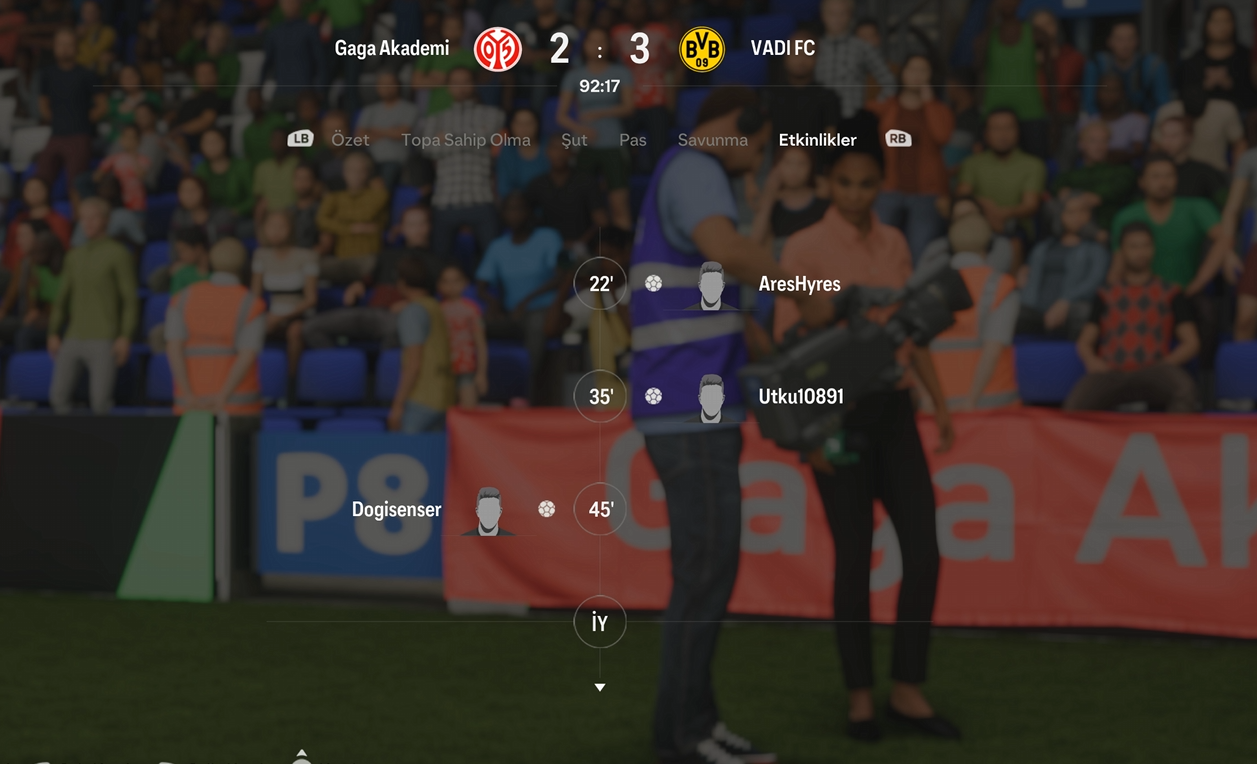Switch to the Savunma tab
Viewport: 1257px width, 764px height.
[x=712, y=140]
